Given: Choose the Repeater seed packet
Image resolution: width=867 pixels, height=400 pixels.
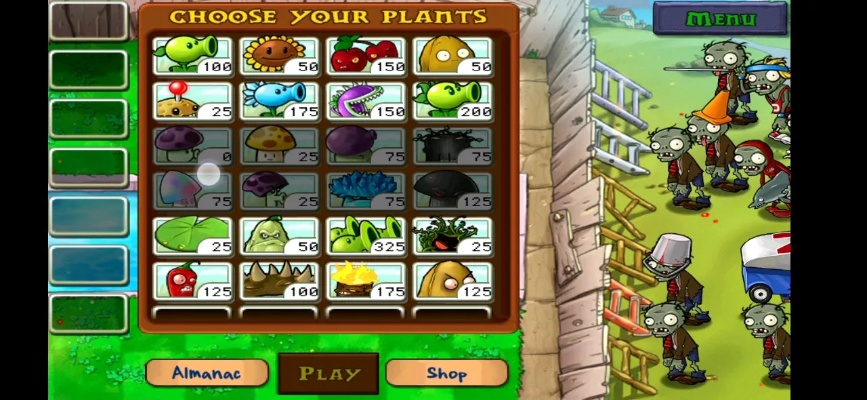Looking at the screenshot, I should 453,100.
